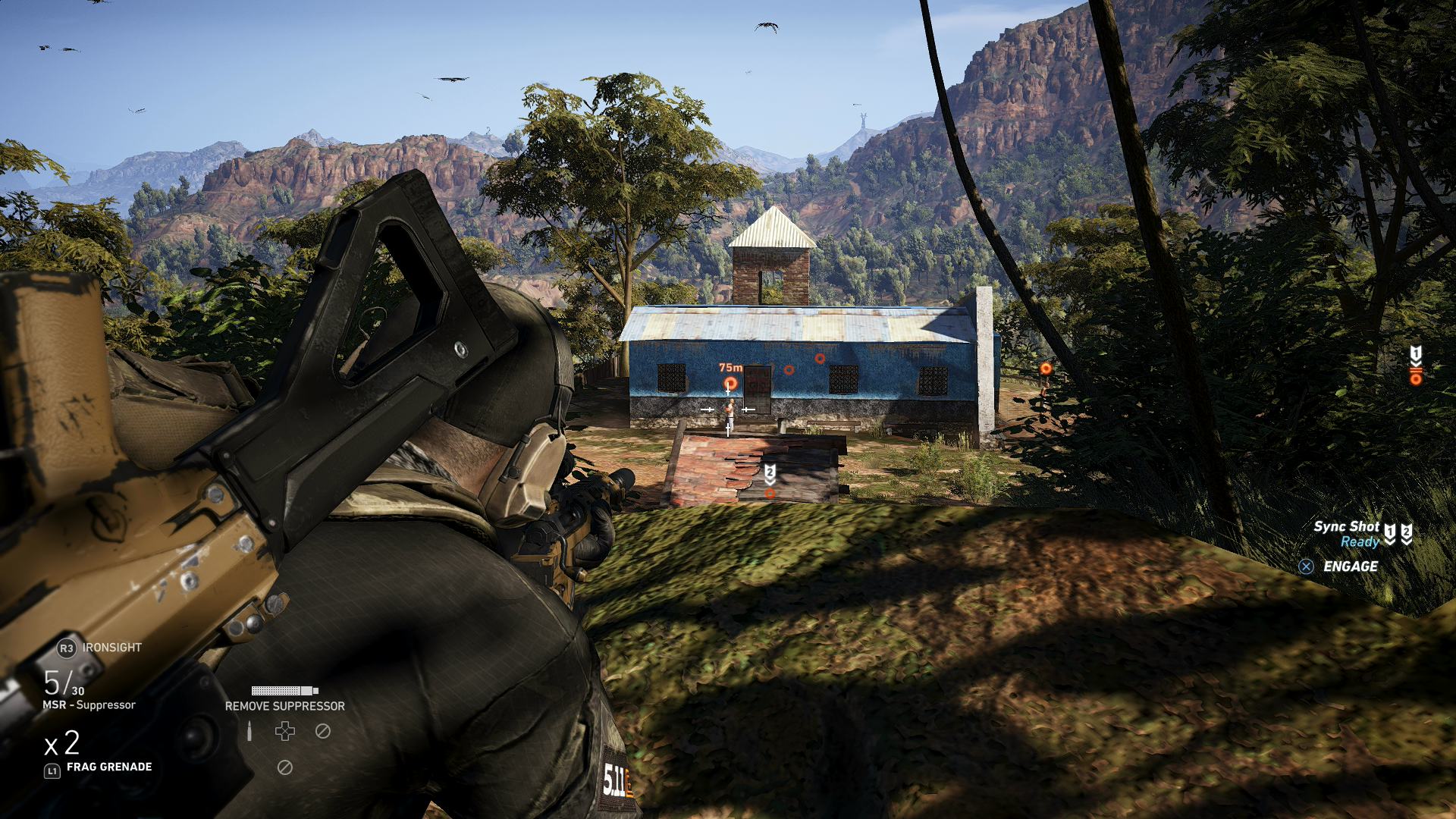Click squad badge 2 beside Sync Shot Ready
The width and height of the screenshot is (1456, 819).
click(x=1407, y=534)
